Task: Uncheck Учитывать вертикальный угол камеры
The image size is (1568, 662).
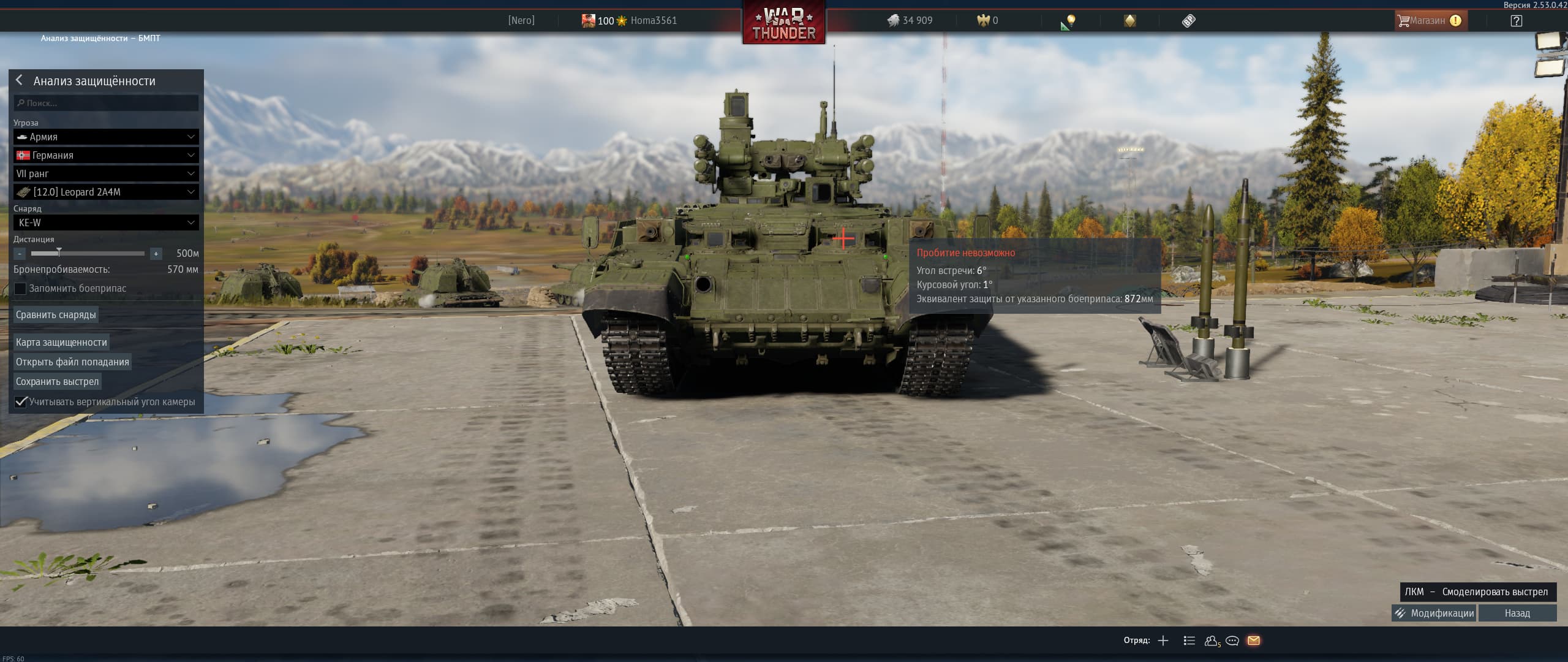Action: (21, 401)
